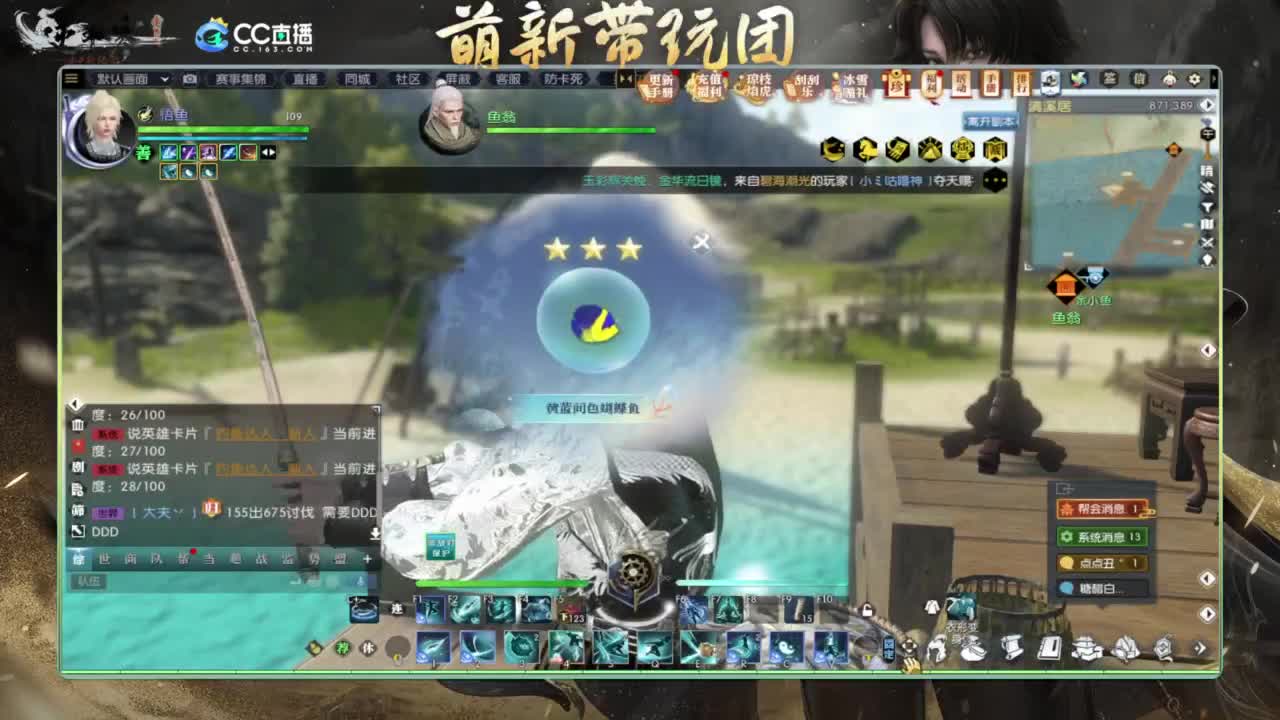Viewport: 1280px width, 720px height.
Task: Open the 社区 menu item
Action: 407,78
